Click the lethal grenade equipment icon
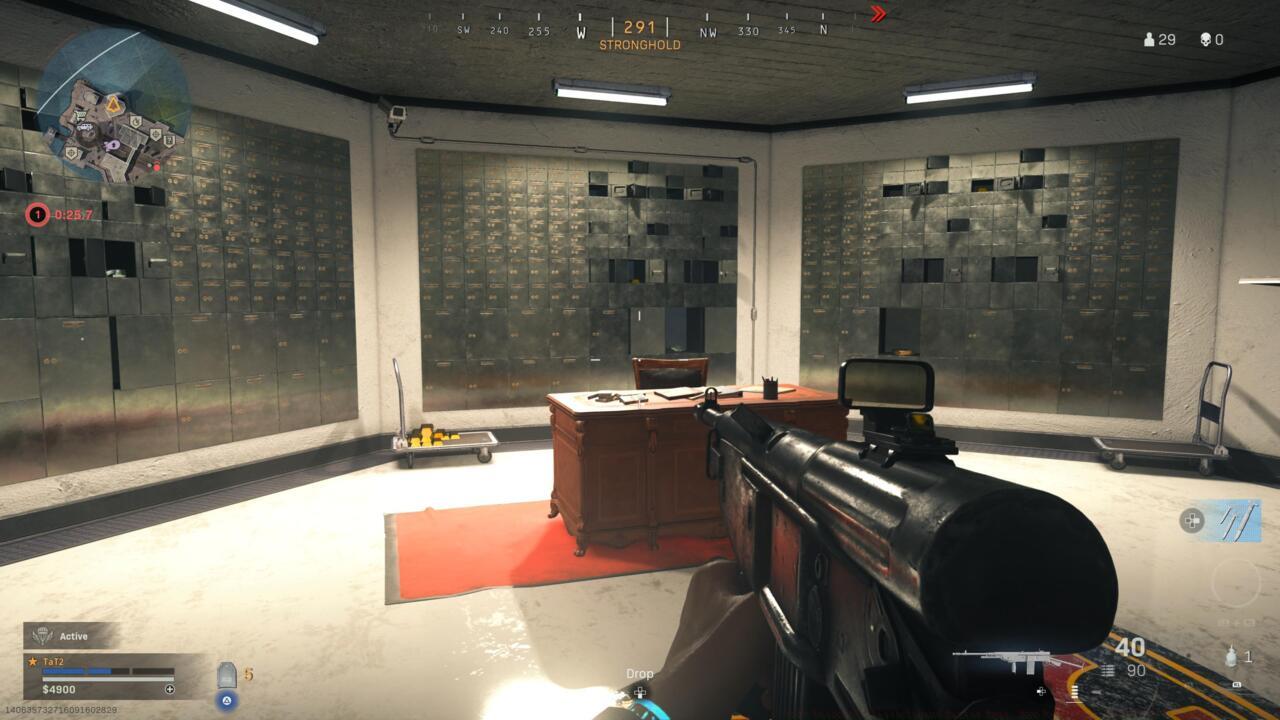Image resolution: width=1280 pixels, height=720 pixels. click(x=1231, y=657)
